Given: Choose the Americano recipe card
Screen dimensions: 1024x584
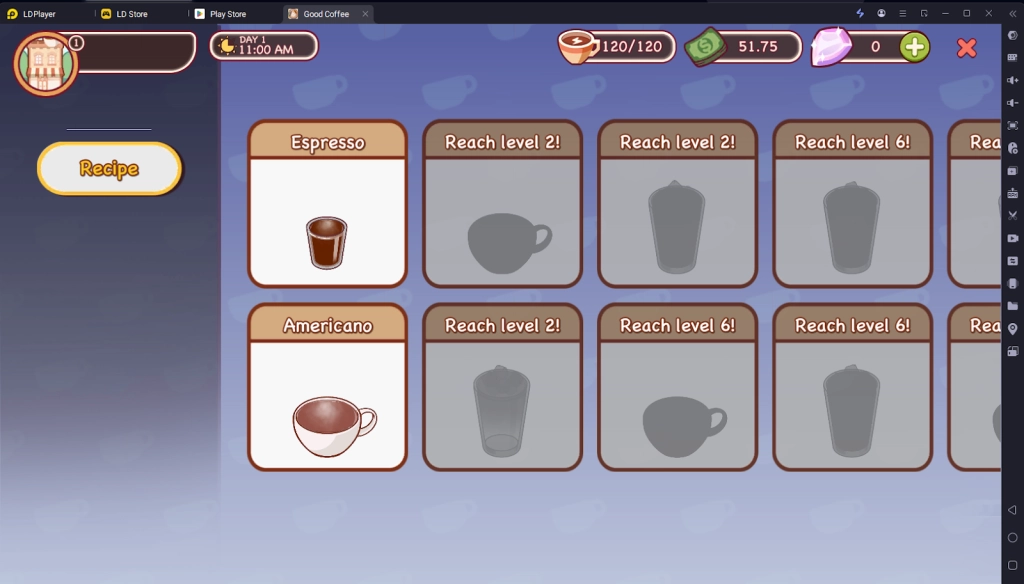Looking at the screenshot, I should point(327,387).
